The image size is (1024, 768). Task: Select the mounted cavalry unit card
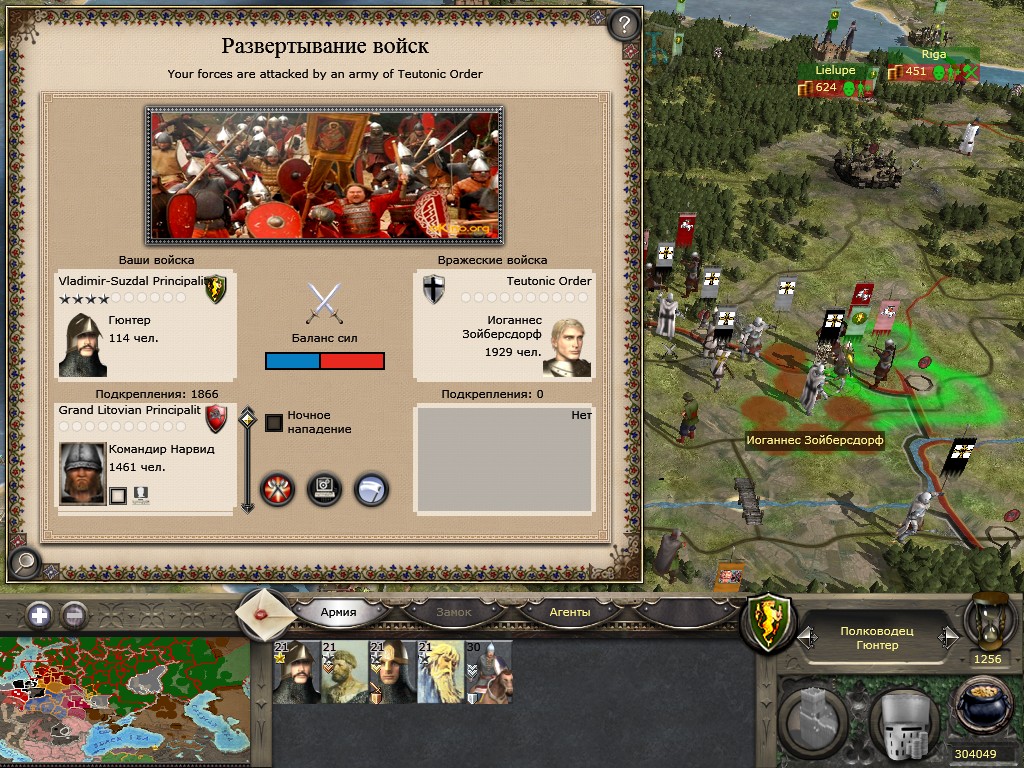coord(489,673)
